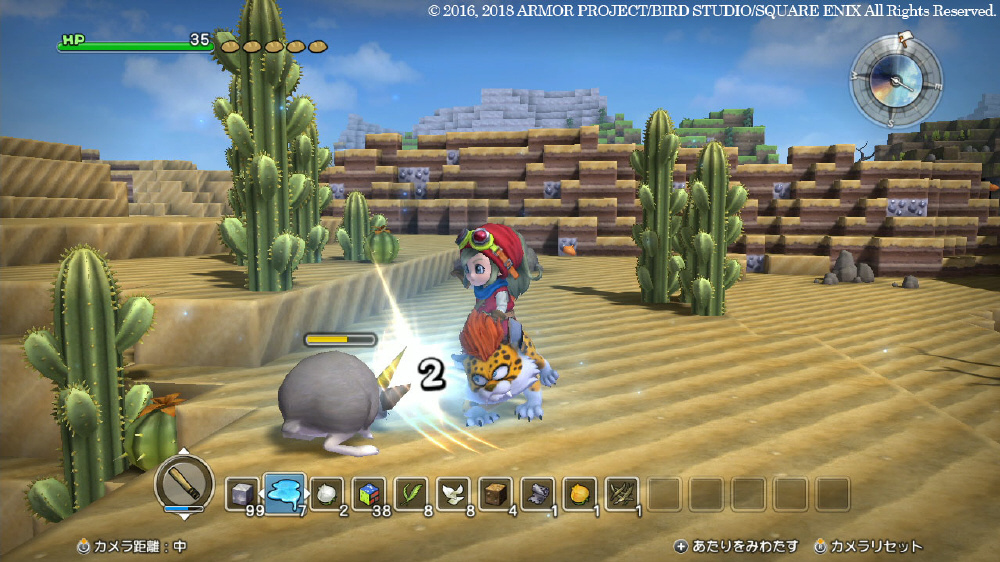Pick the brown earth block slot
Screen dimensions: 1000x562
pos(495,493)
